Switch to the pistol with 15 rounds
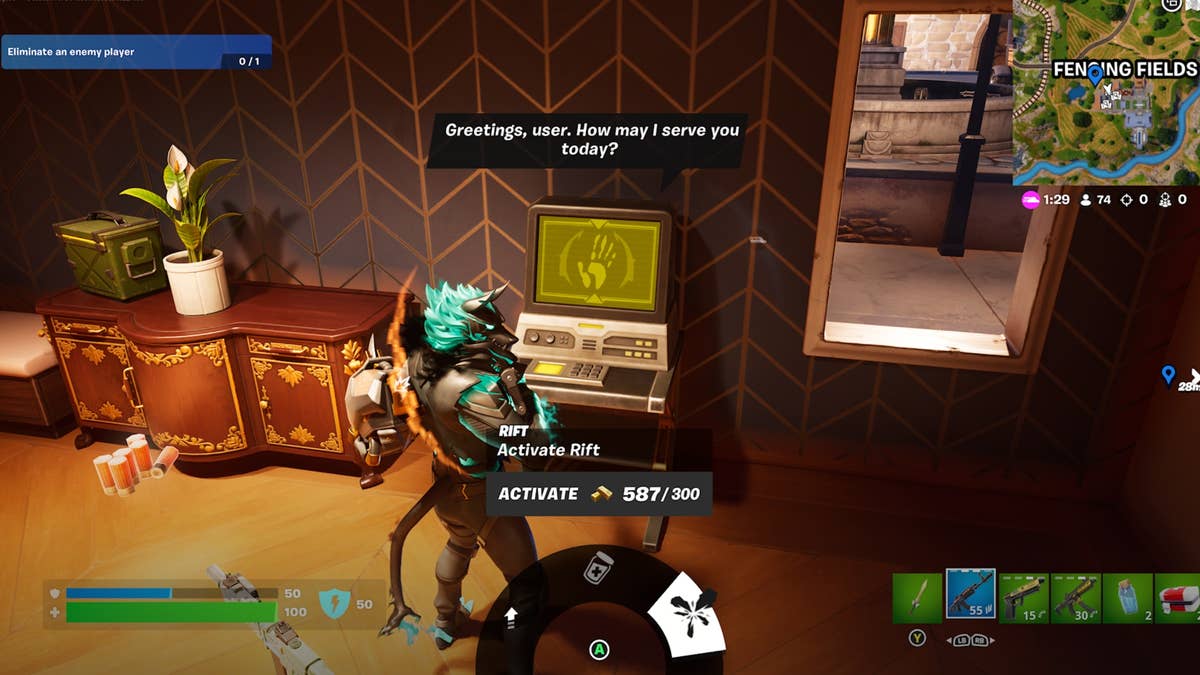Image resolution: width=1200 pixels, height=675 pixels. 1023,598
